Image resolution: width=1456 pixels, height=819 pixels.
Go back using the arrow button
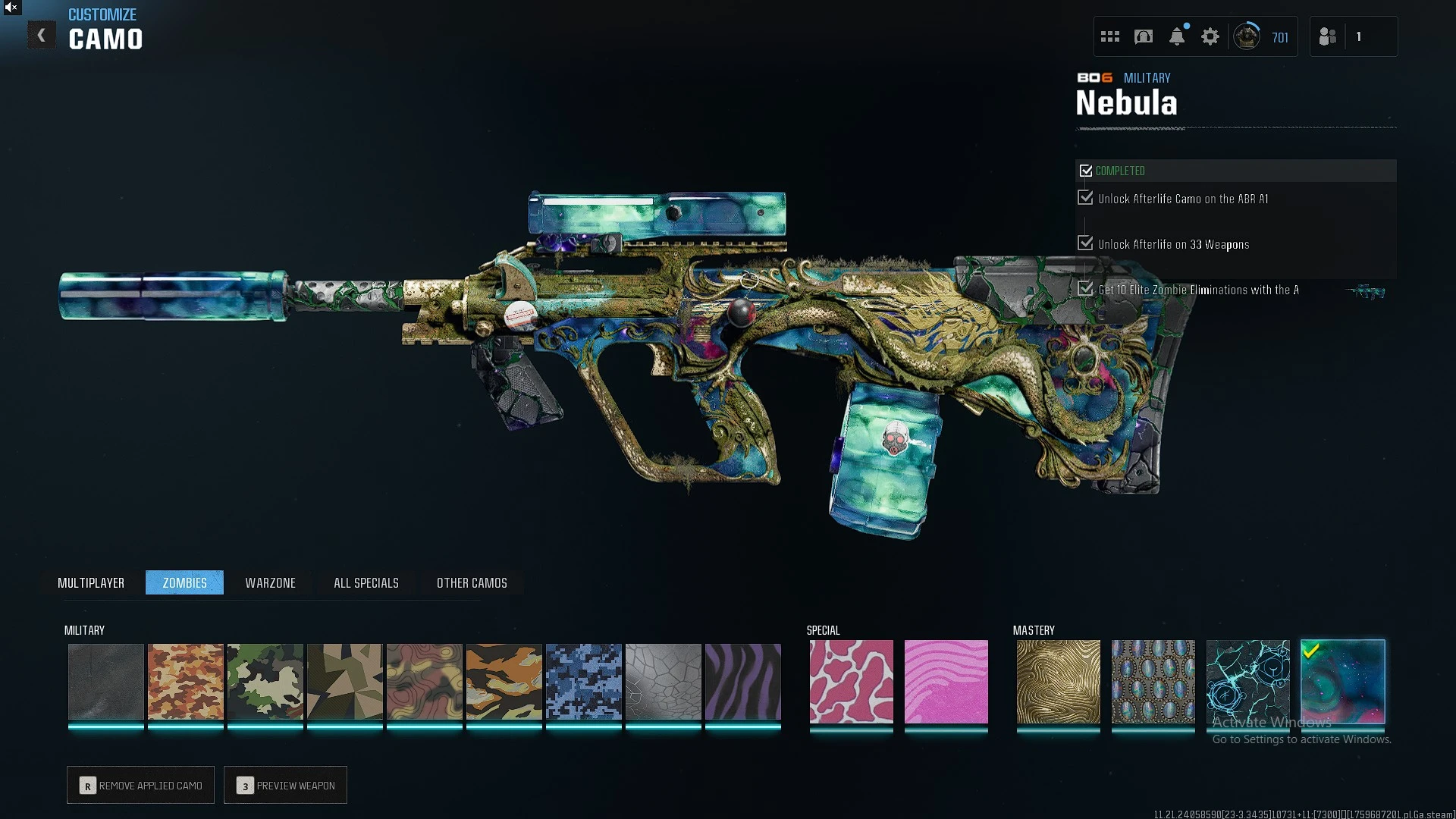tap(42, 36)
